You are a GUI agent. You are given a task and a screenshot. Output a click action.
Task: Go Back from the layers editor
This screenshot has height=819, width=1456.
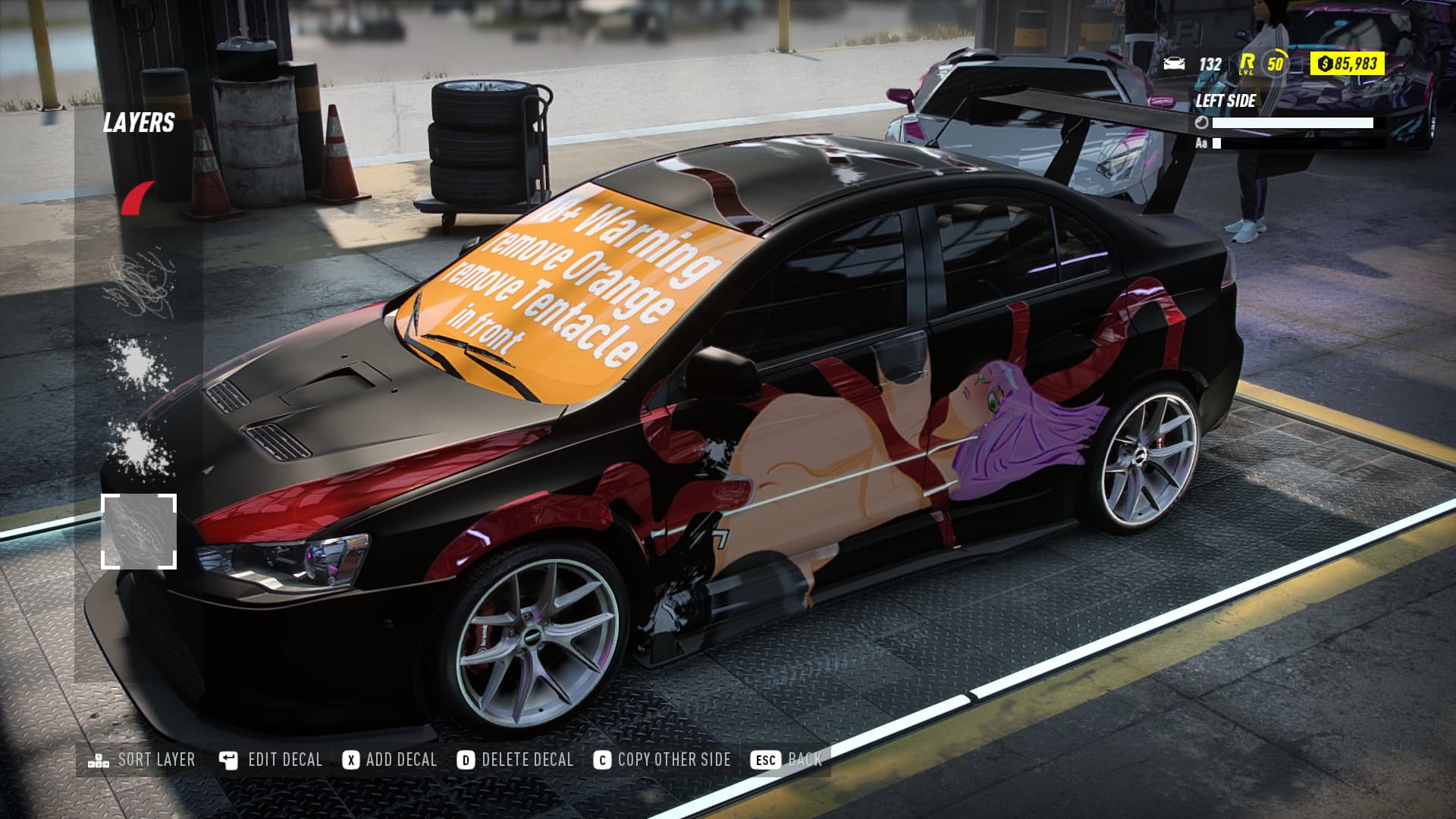click(786, 760)
